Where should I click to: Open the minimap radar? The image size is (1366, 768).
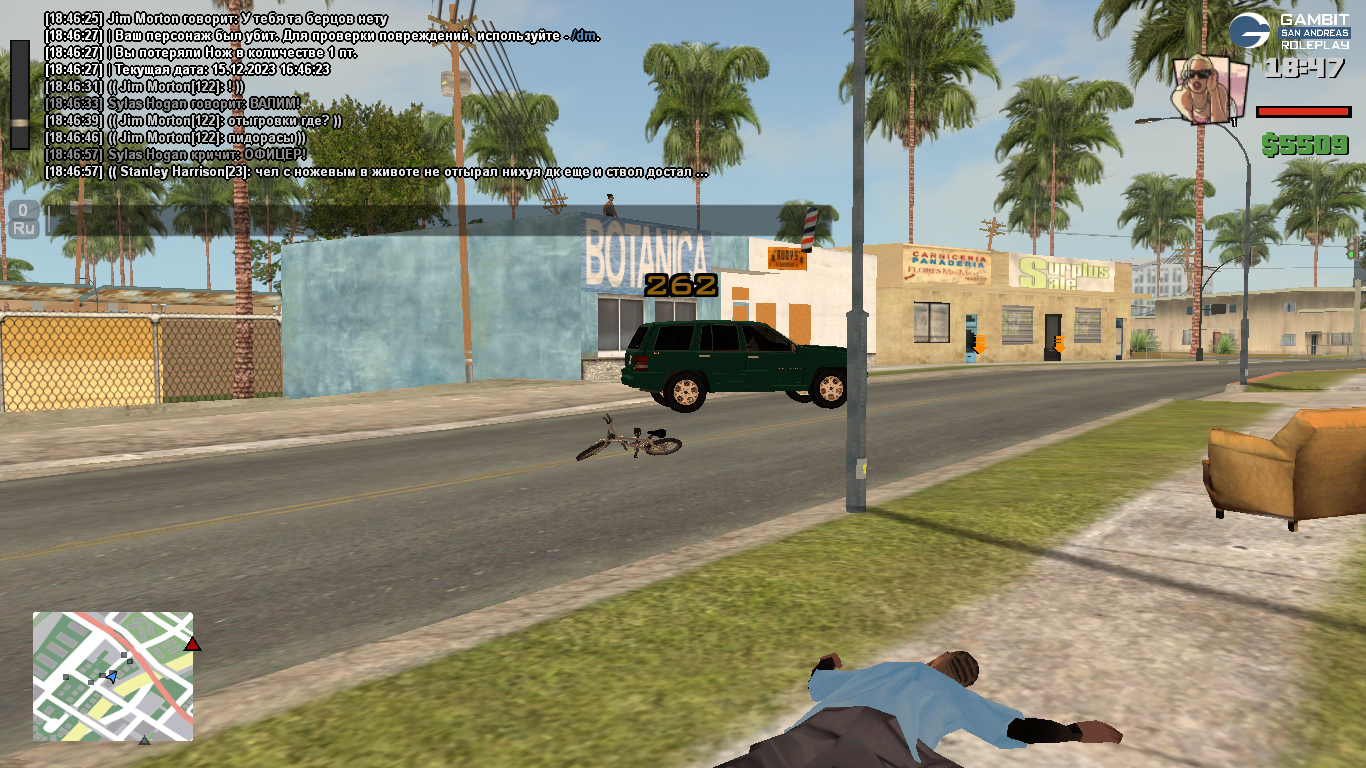pyautogui.click(x=113, y=676)
